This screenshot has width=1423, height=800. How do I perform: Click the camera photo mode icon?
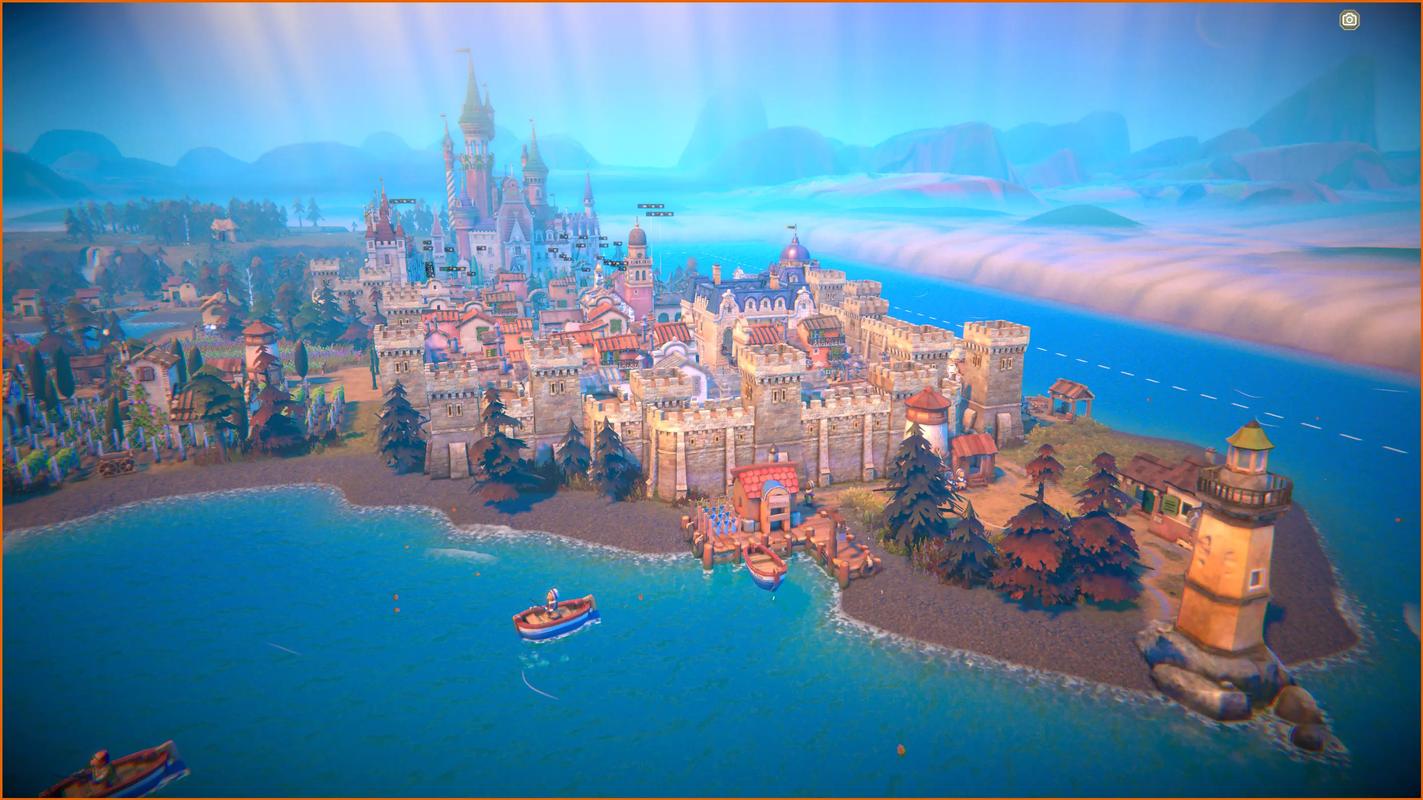click(x=1349, y=19)
